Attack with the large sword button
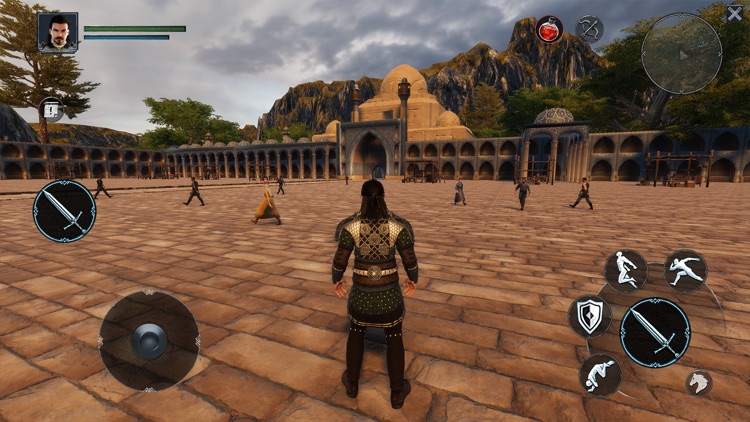This screenshot has height=422, width=750. (655, 332)
